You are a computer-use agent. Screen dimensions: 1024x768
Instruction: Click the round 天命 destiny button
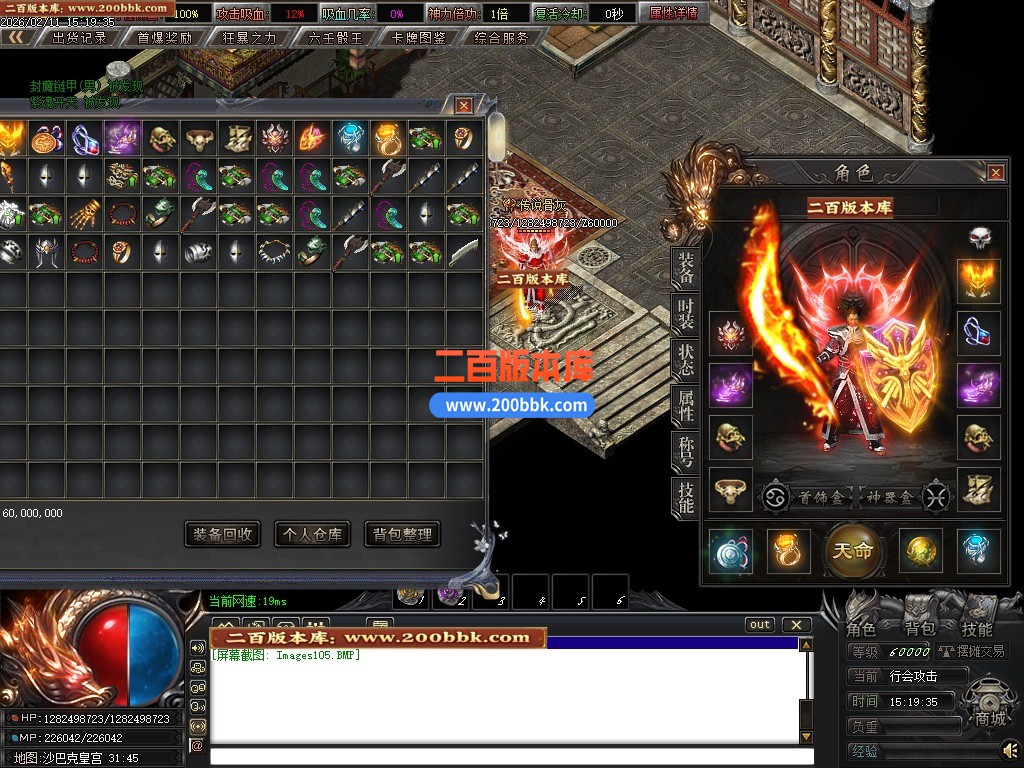pos(853,551)
